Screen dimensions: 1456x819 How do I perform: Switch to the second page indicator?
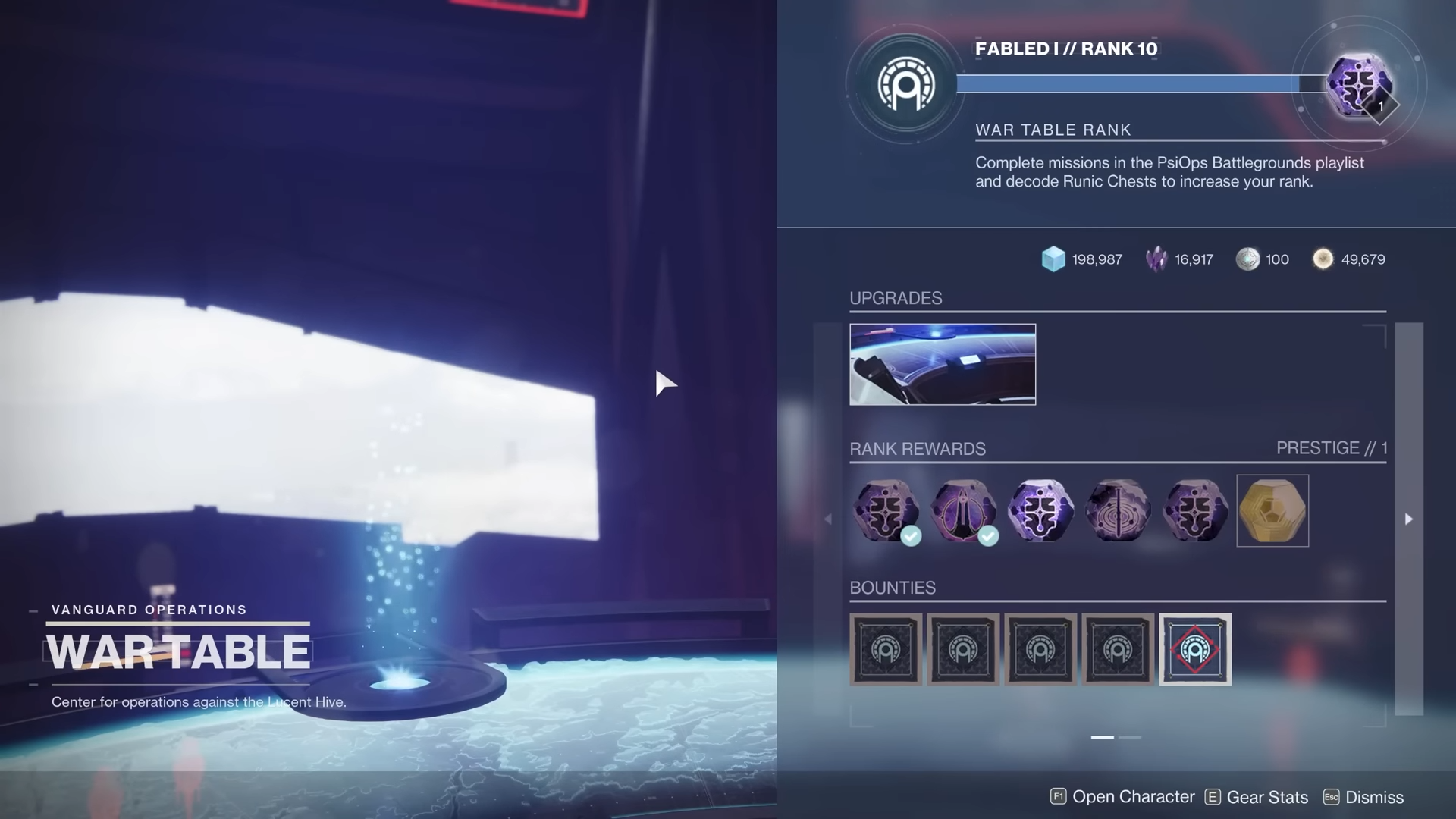[1129, 737]
